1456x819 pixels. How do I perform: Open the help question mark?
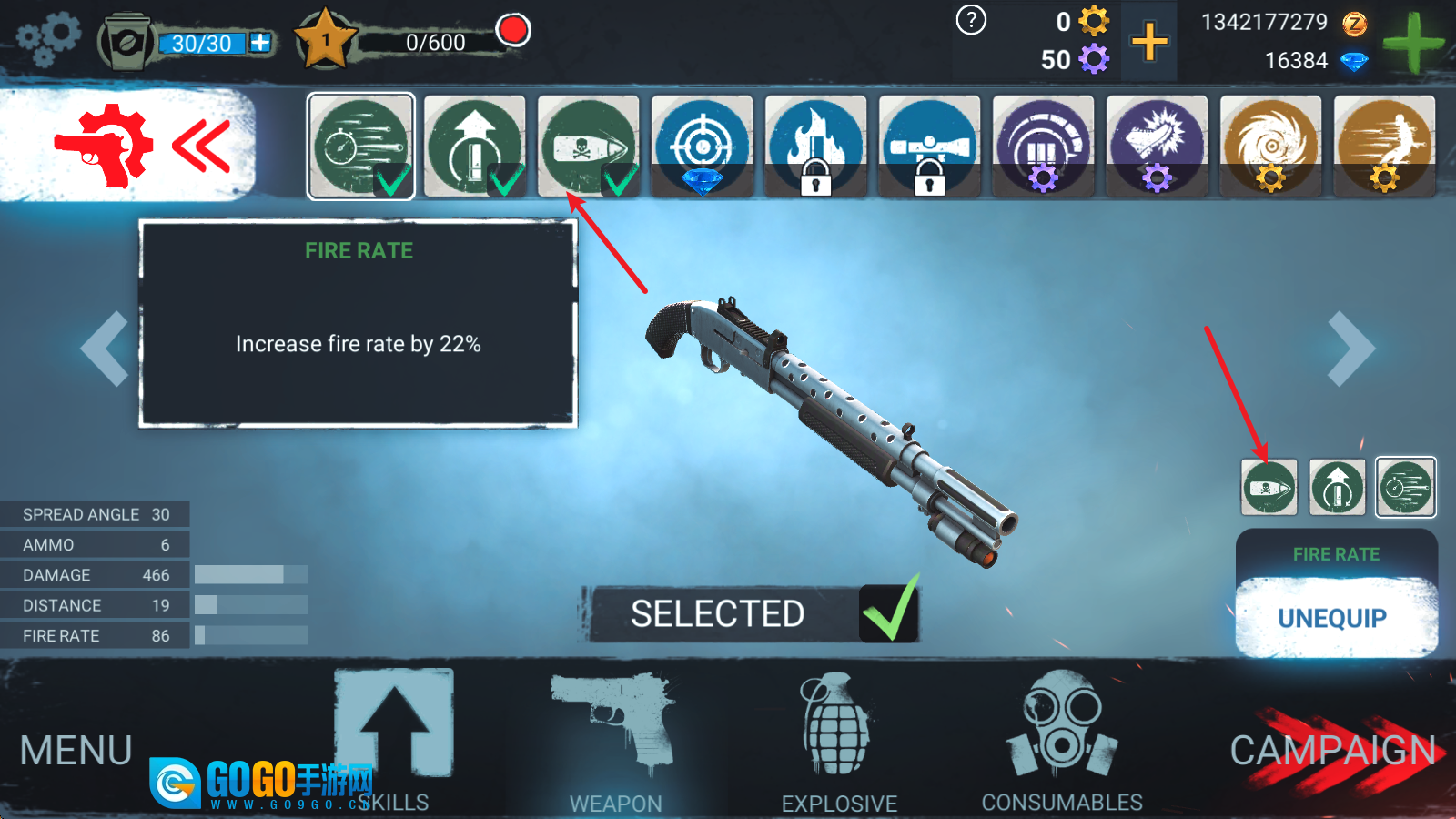pyautogui.click(x=971, y=20)
